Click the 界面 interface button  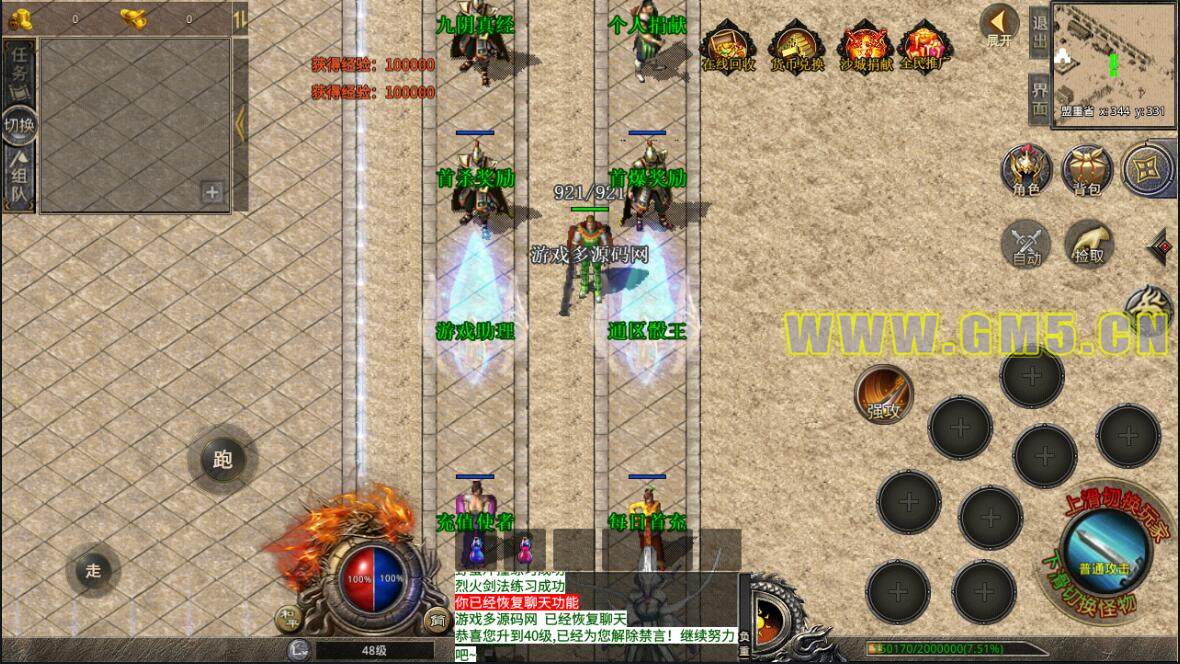coord(1040,98)
